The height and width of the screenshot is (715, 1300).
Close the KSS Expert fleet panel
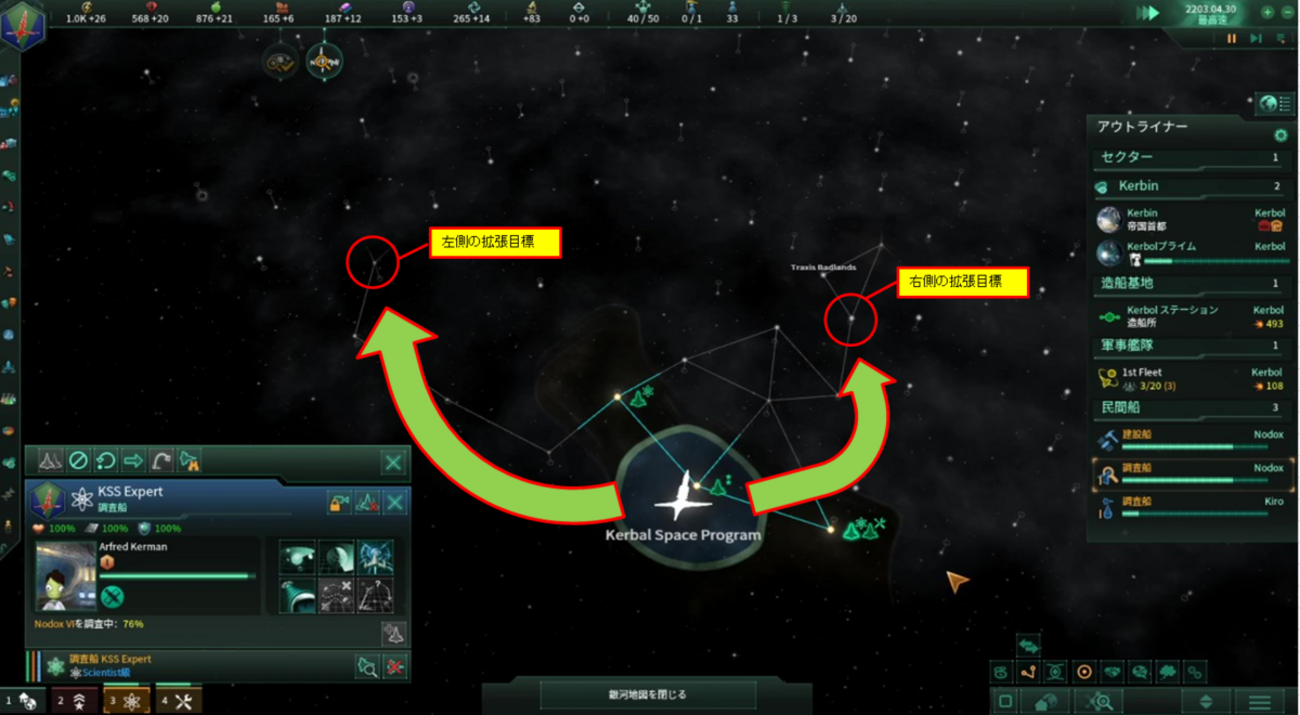point(393,462)
